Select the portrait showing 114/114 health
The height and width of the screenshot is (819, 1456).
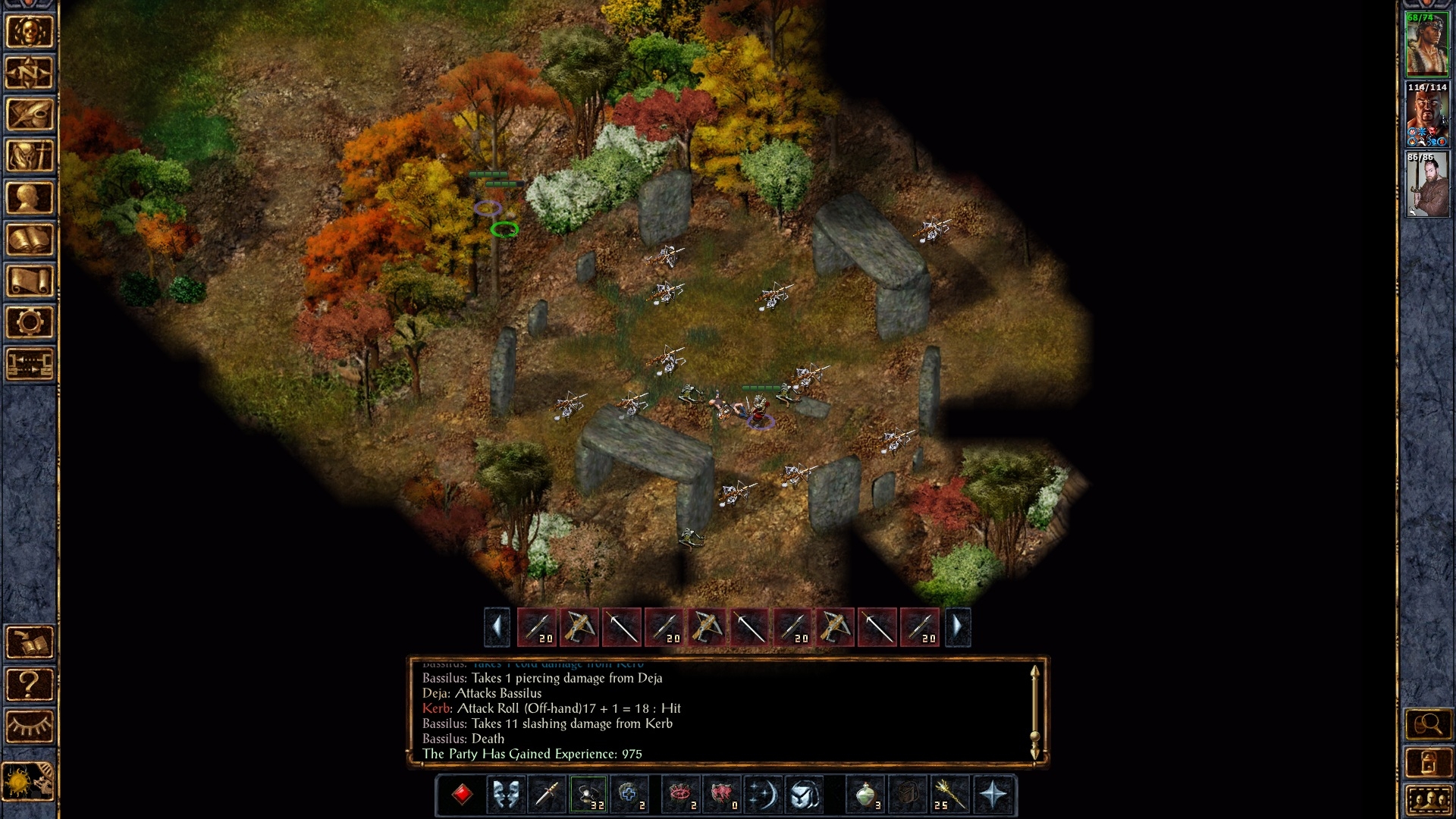1426,115
